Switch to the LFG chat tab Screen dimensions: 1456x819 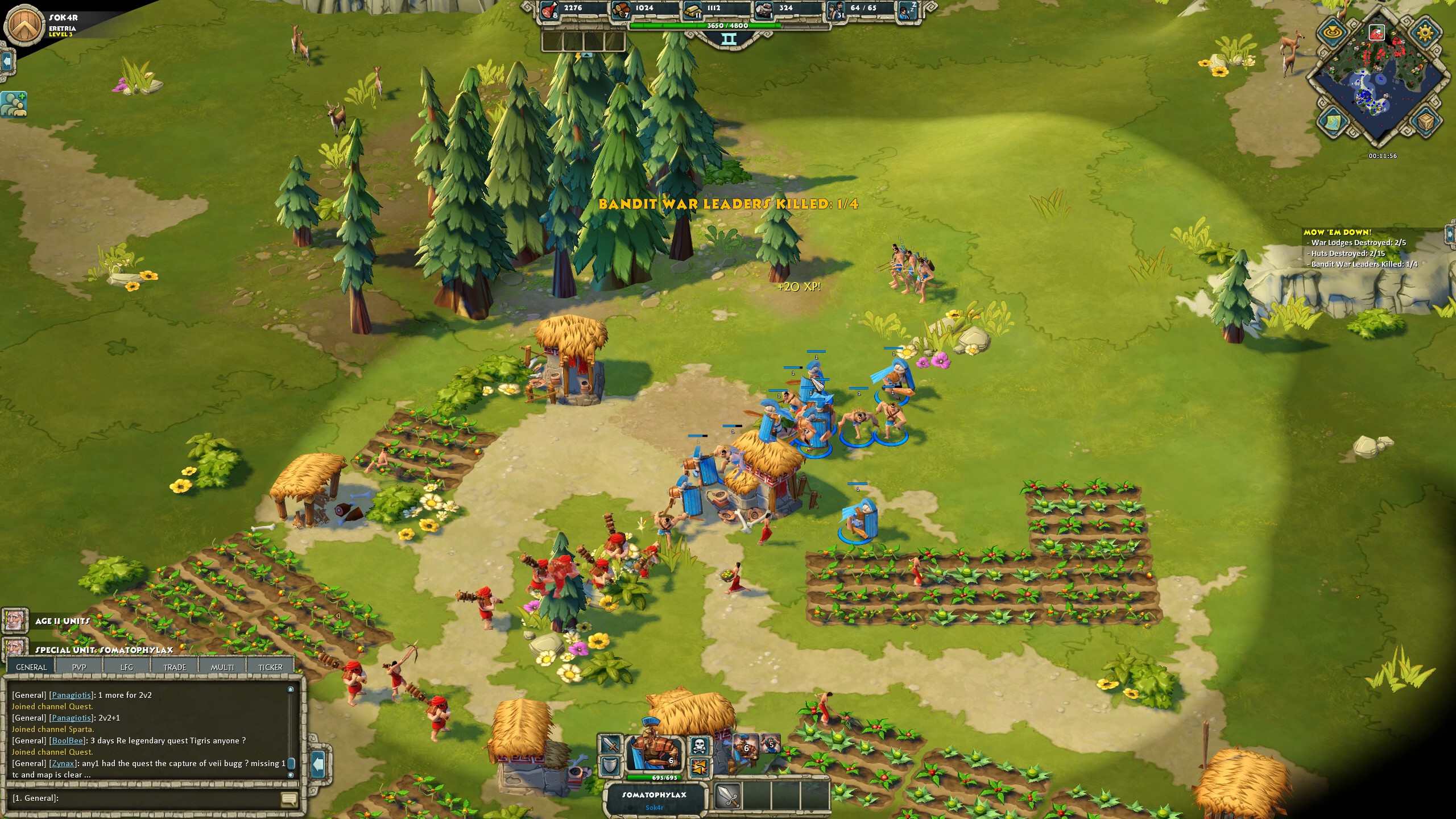[x=127, y=667]
